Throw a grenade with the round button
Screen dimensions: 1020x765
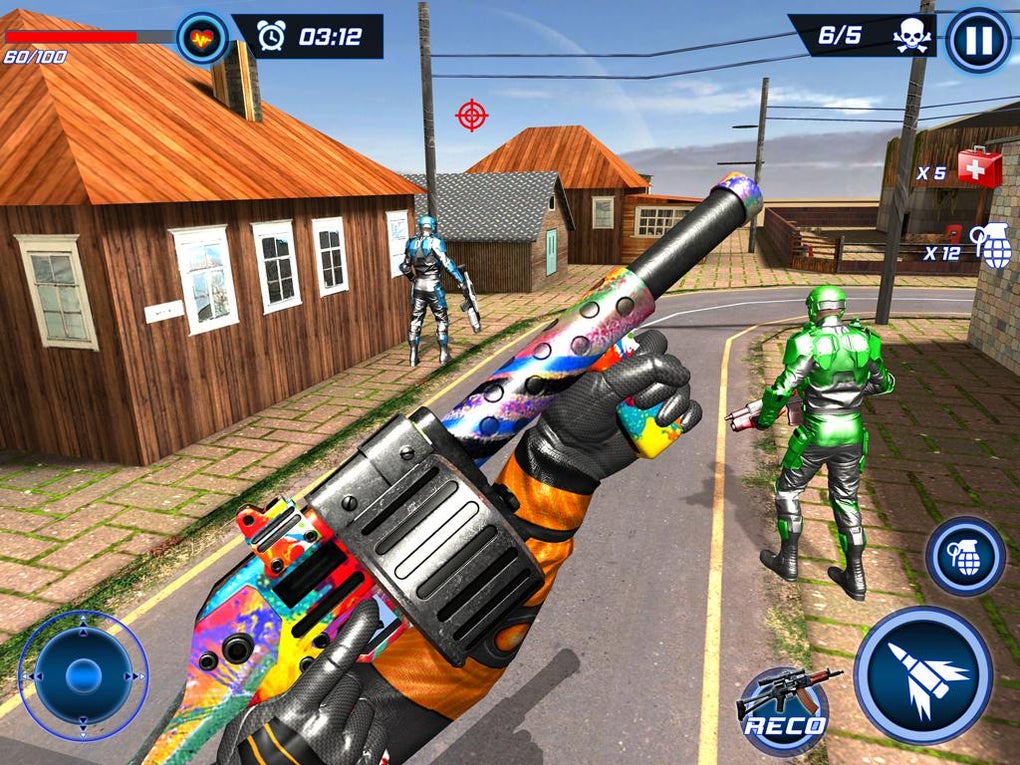(965, 557)
